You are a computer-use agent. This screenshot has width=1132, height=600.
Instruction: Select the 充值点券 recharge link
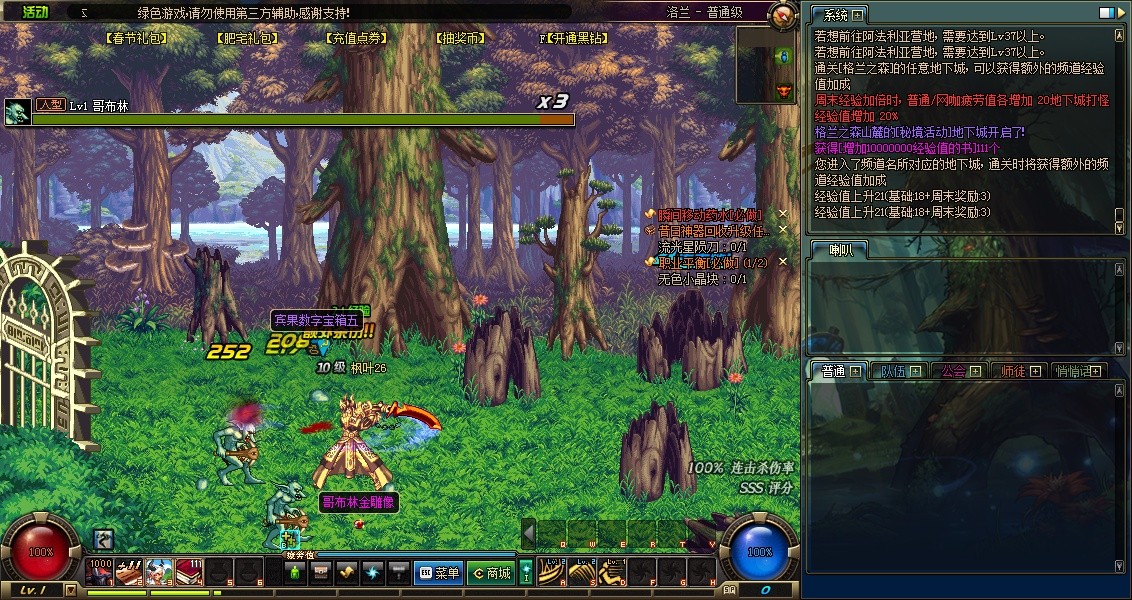coord(356,39)
